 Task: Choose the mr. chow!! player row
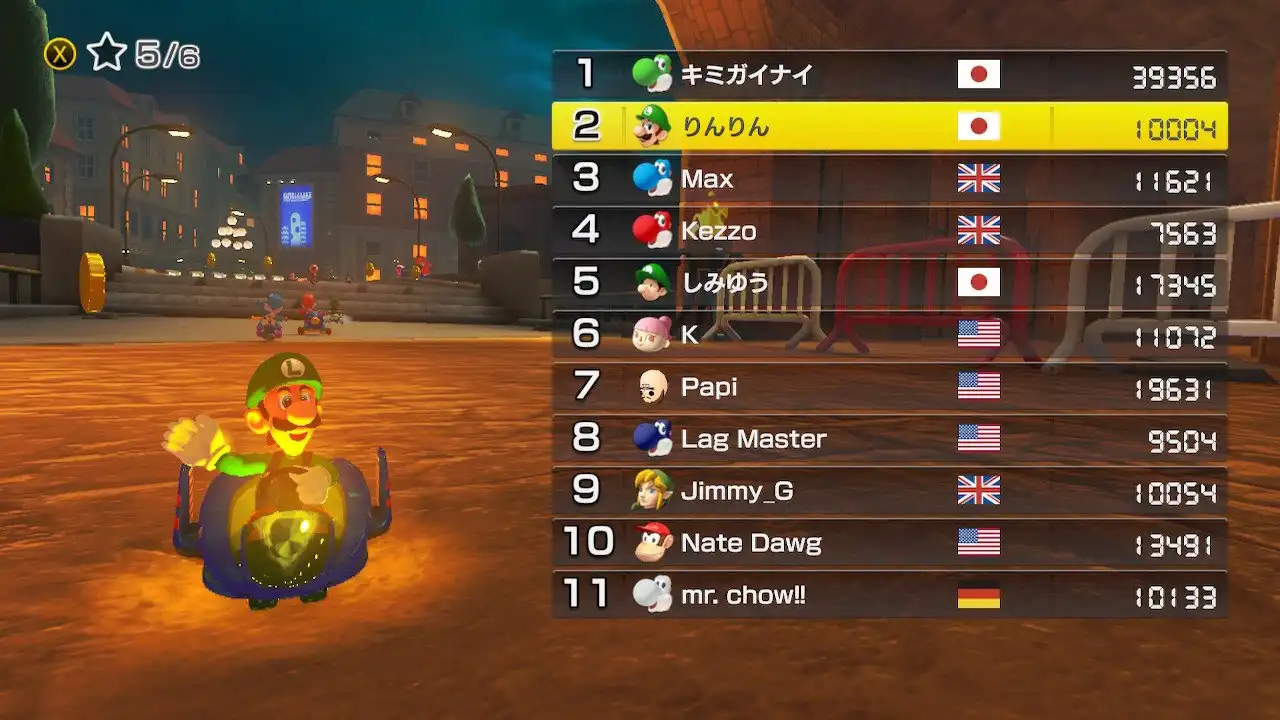coord(889,595)
